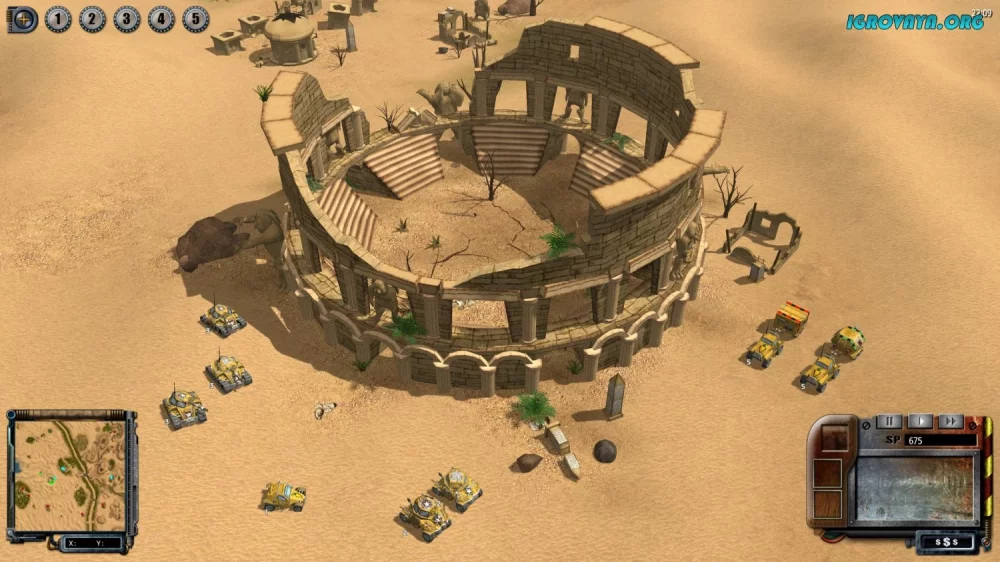This screenshot has width=1000, height=562.
Task: Select control group 3
Action: tap(127, 19)
